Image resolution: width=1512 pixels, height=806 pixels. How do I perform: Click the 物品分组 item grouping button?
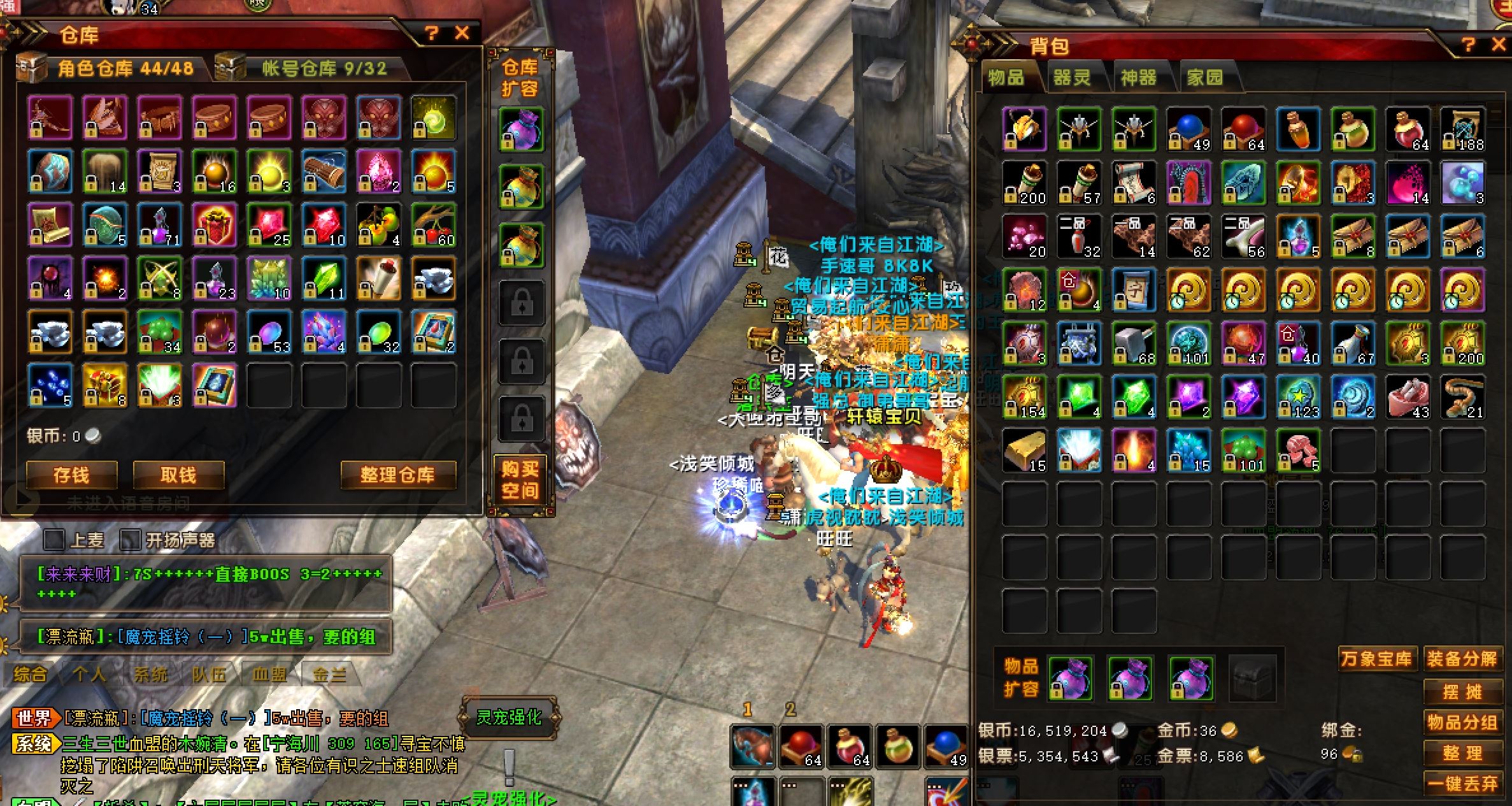(1461, 723)
